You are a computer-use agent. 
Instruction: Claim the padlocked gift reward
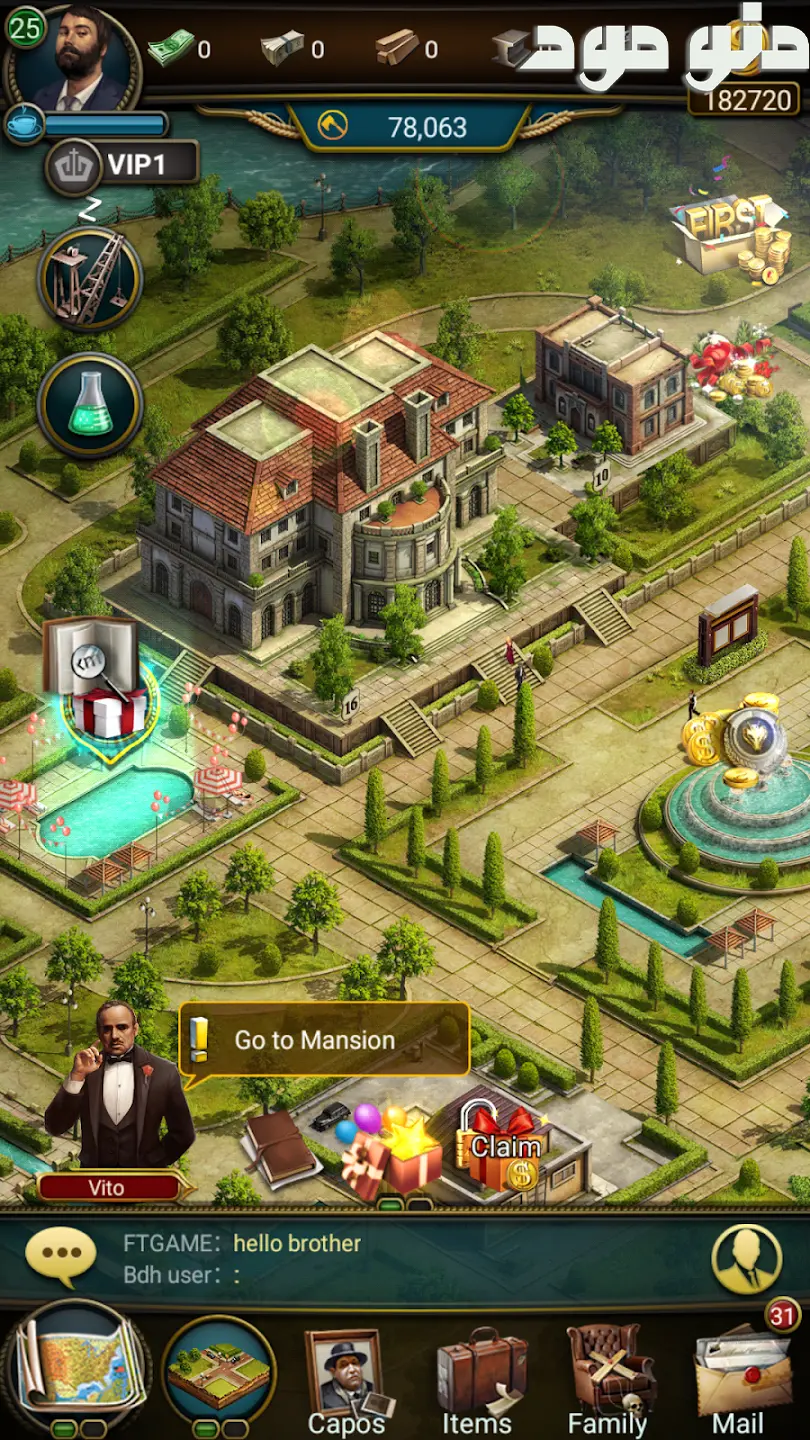(x=502, y=1149)
